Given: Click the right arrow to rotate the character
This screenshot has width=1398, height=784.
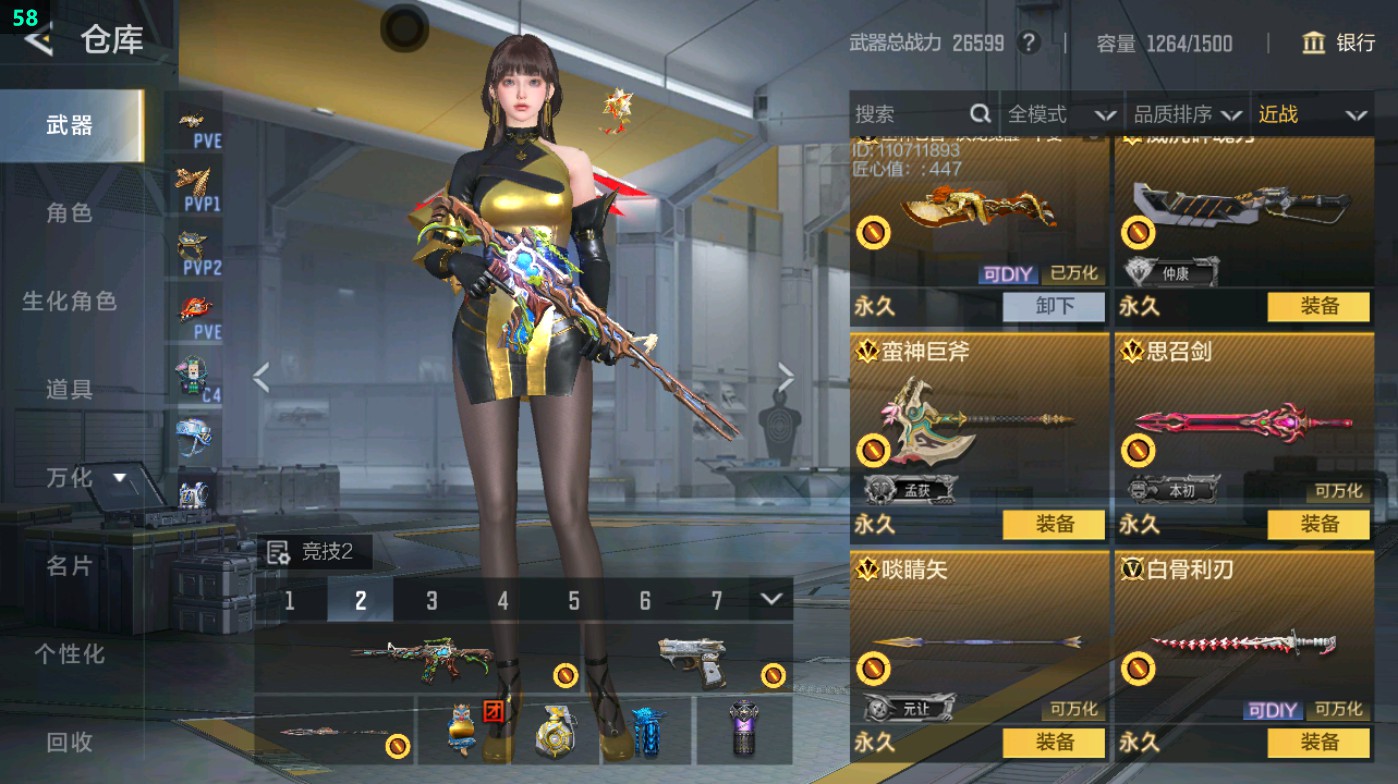Looking at the screenshot, I should 786,375.
